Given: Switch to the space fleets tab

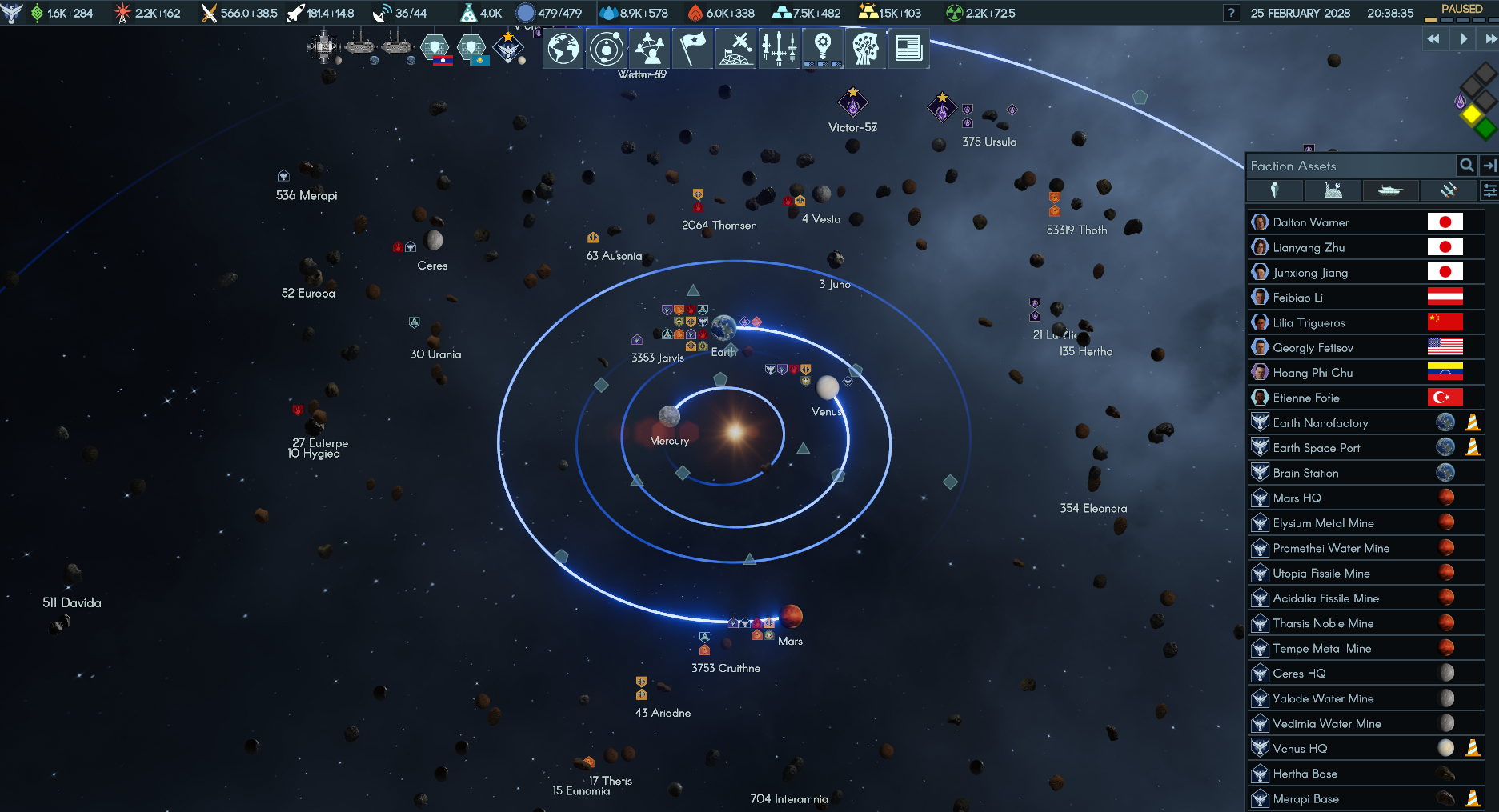Looking at the screenshot, I should coord(1448,190).
